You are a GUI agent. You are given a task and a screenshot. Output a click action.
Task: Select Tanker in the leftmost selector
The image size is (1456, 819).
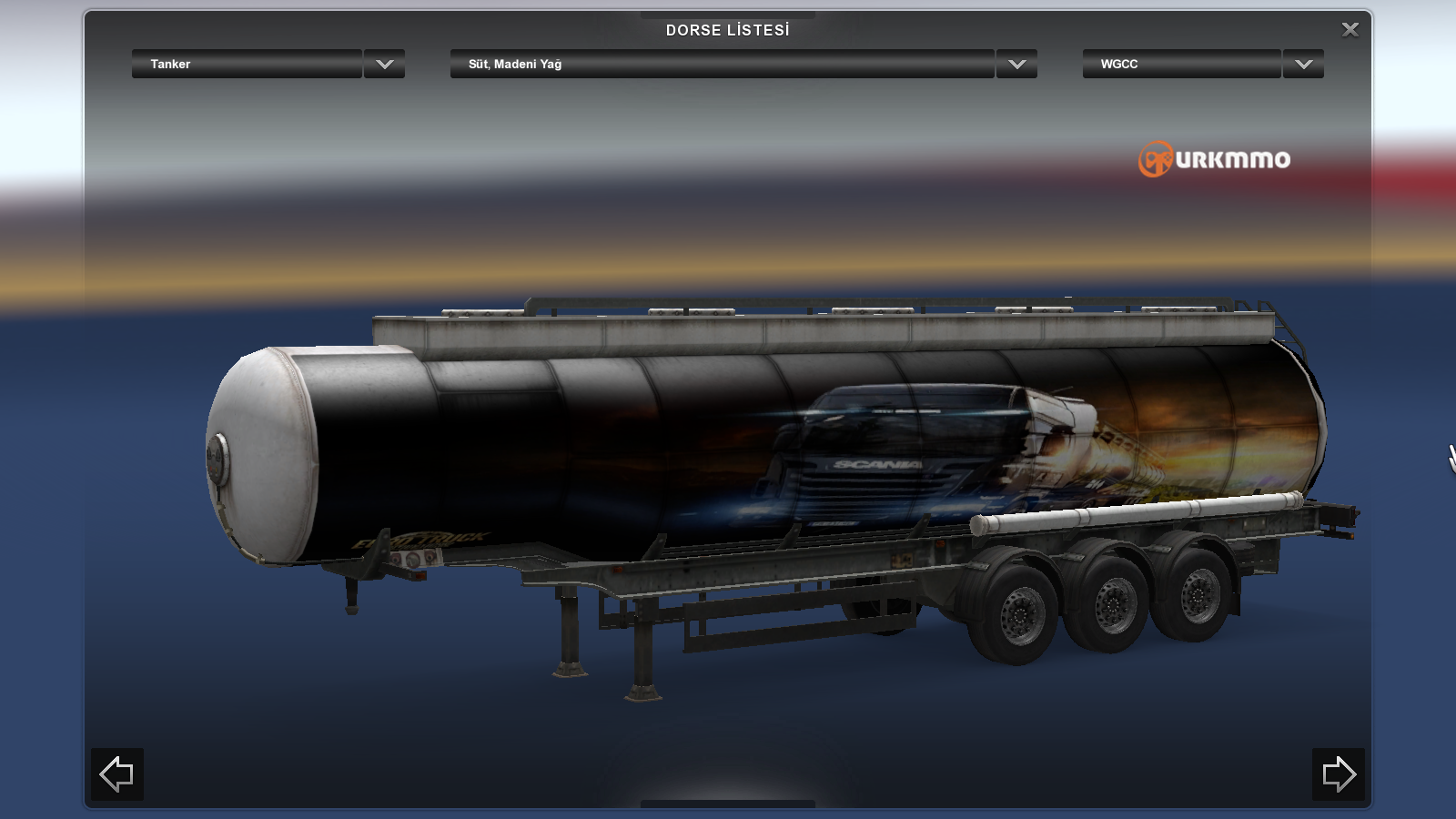click(246, 65)
